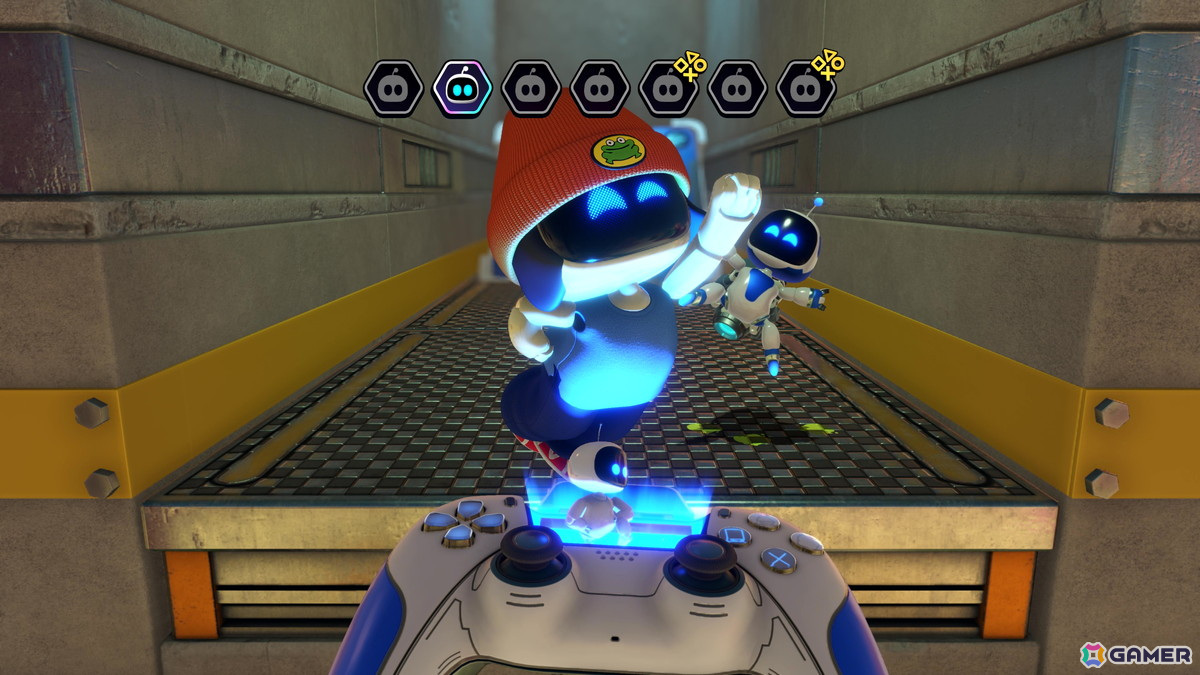Select the glowing highlighted bot hexagon icon
This screenshot has height=675, width=1200.
[461, 87]
